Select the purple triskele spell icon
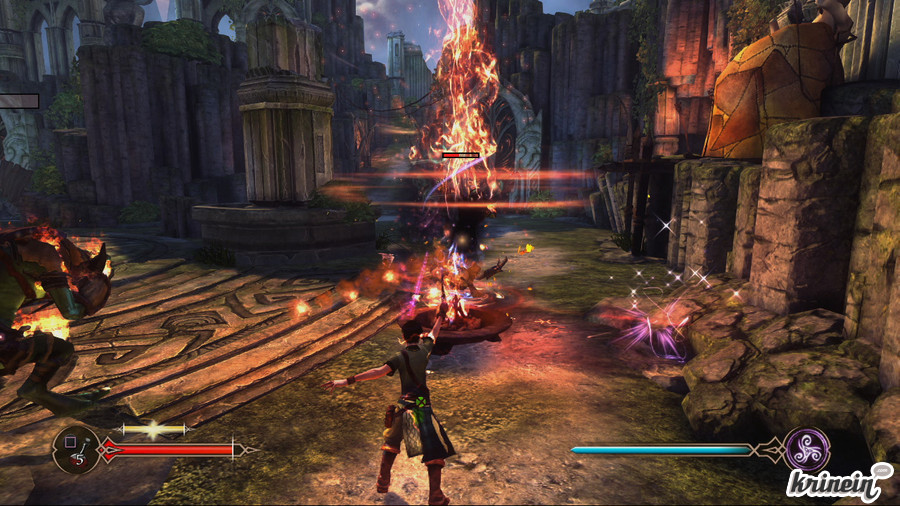This screenshot has width=900, height=506. click(806, 449)
